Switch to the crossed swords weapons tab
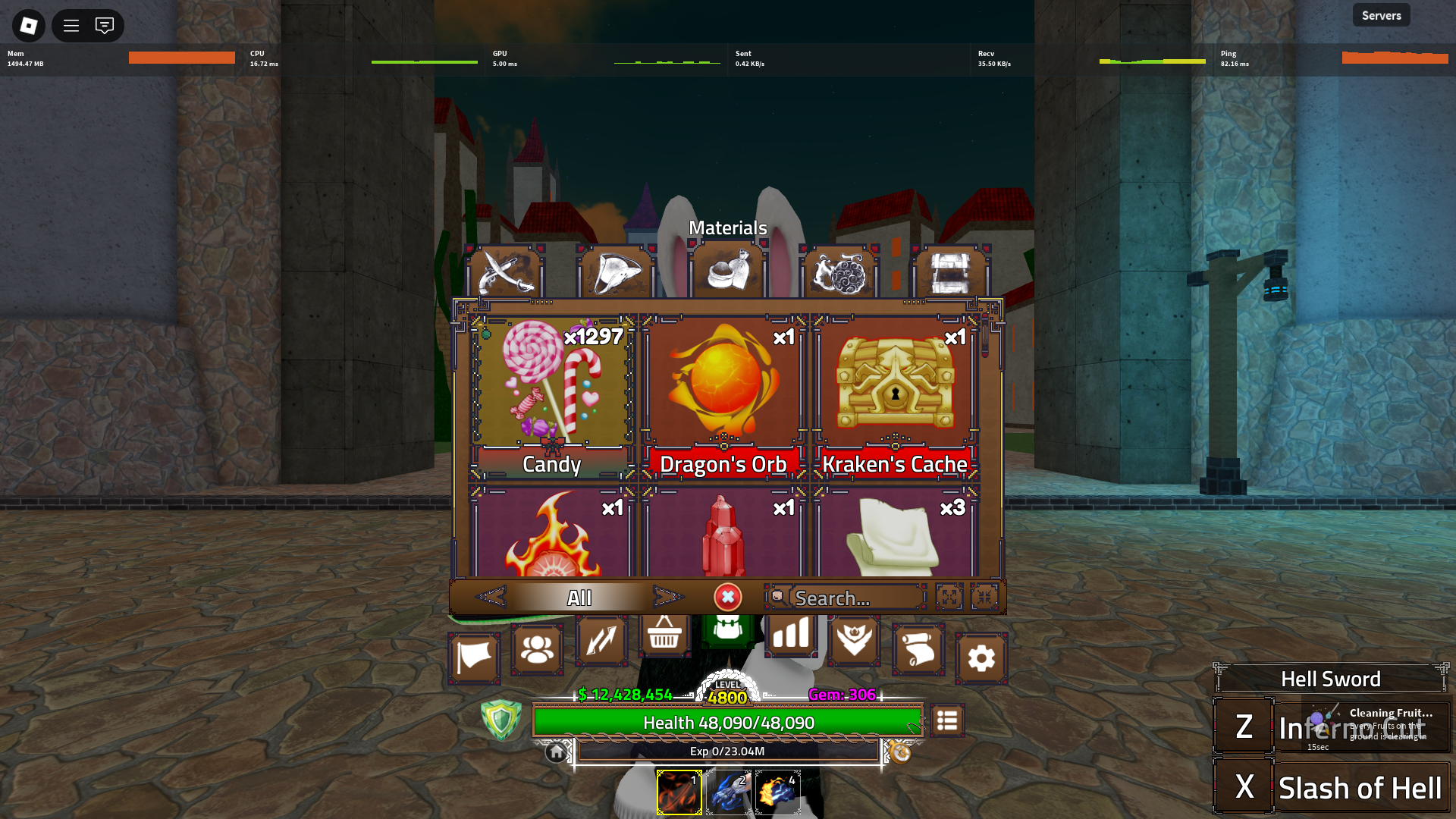 pyautogui.click(x=504, y=273)
